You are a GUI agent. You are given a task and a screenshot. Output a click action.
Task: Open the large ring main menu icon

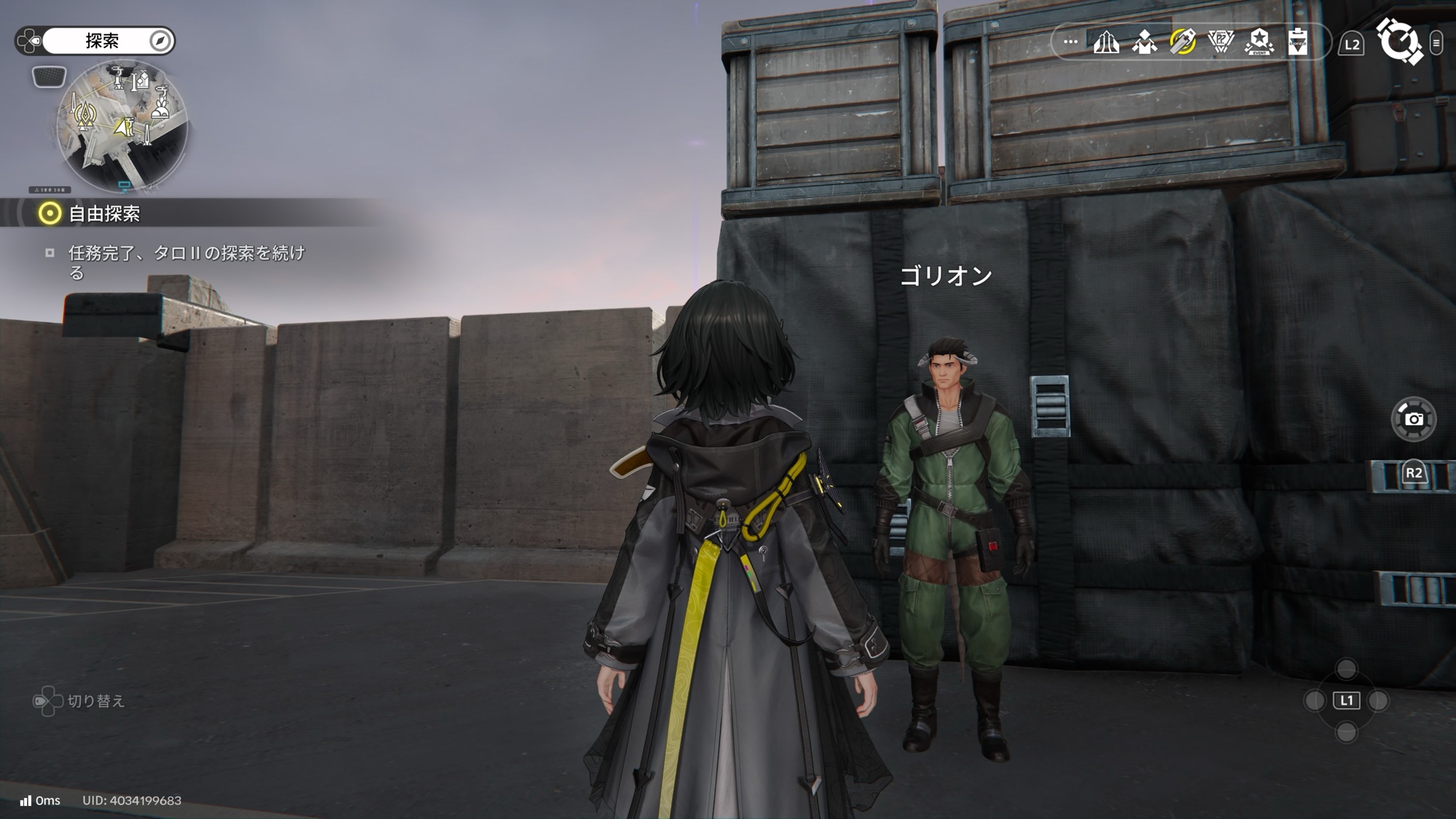[x=1398, y=41]
